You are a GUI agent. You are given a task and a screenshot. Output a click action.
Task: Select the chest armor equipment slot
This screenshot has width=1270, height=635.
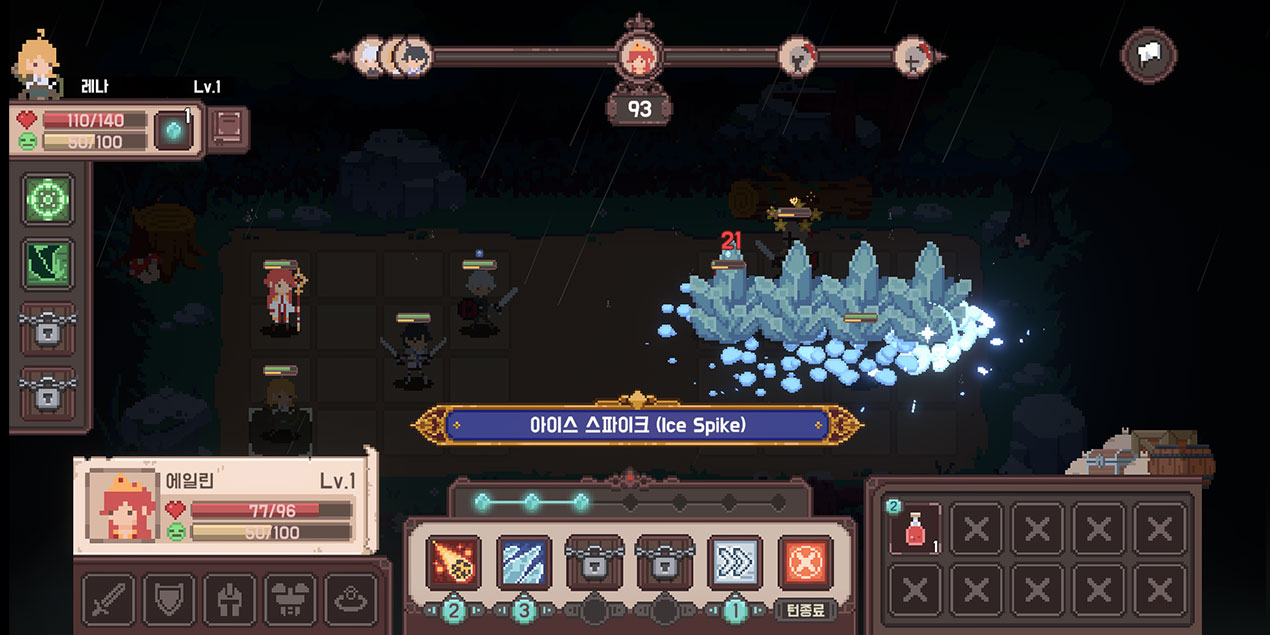tap(290, 600)
